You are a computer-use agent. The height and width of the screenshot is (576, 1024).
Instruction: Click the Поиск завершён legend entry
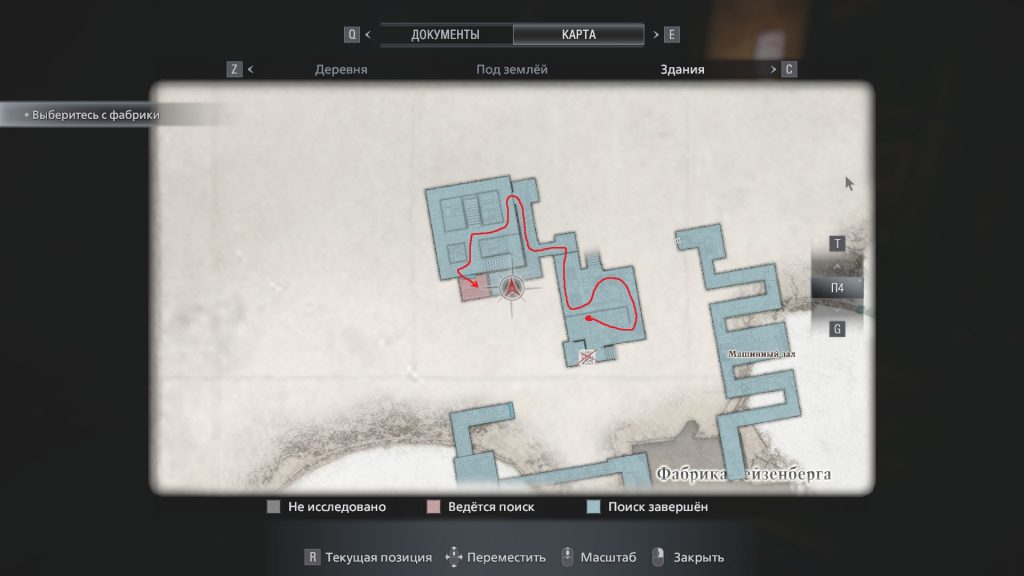[x=648, y=507]
